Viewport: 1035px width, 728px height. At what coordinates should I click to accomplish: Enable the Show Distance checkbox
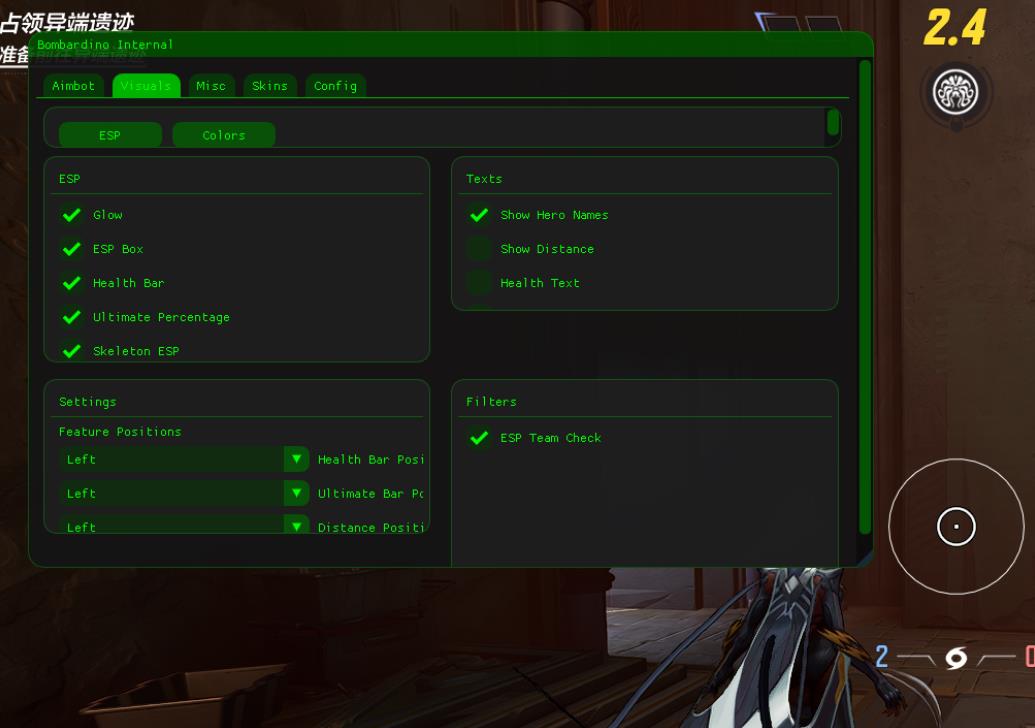(479, 249)
